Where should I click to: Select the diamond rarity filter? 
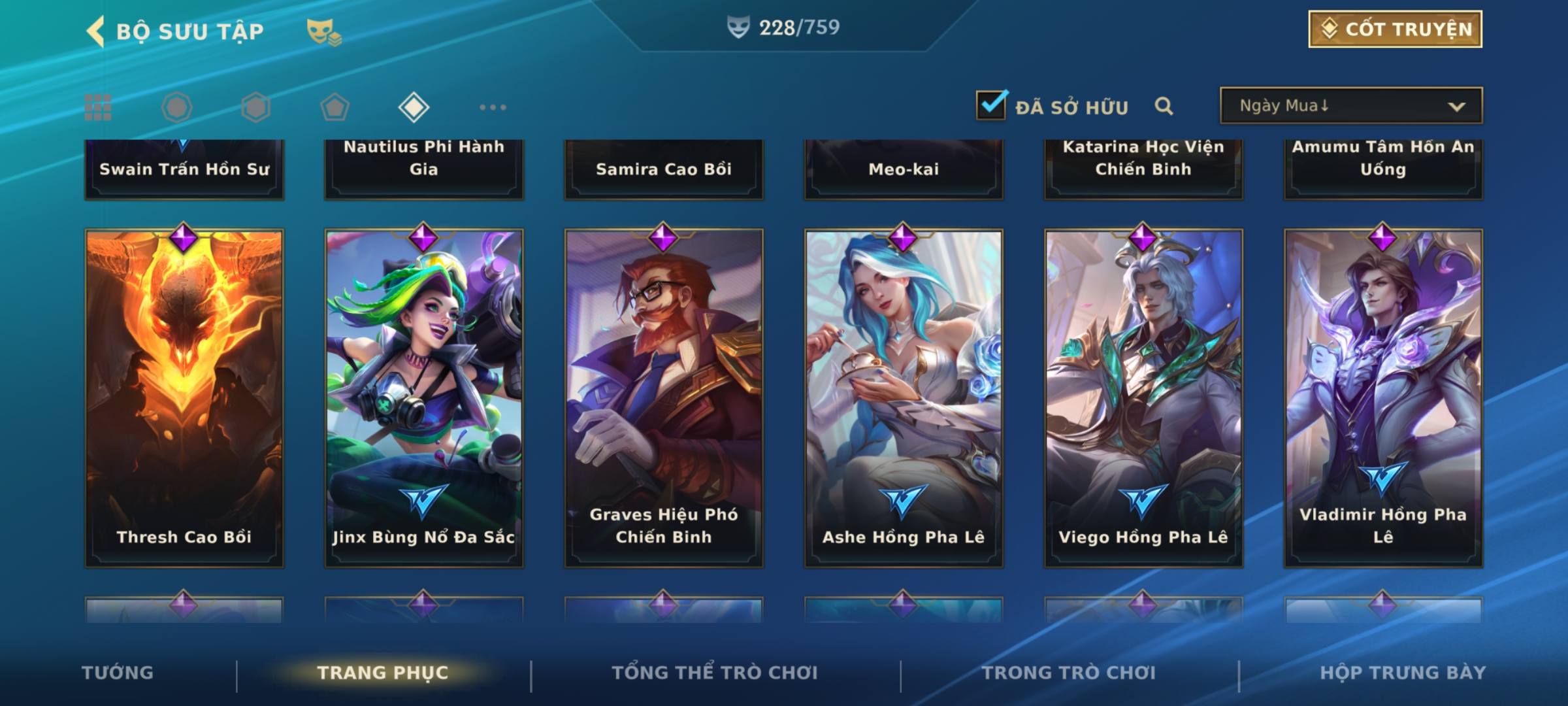414,107
